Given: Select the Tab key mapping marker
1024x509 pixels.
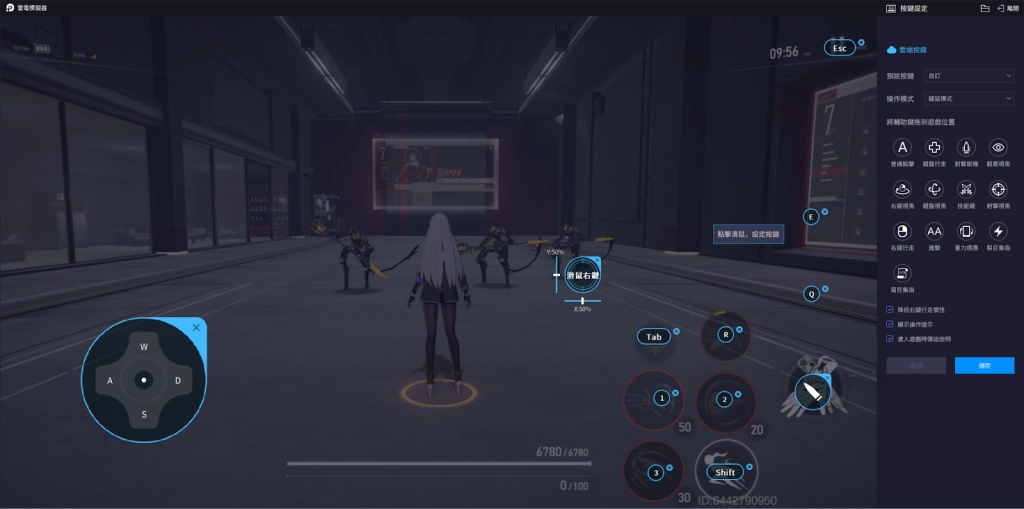Looking at the screenshot, I should (654, 337).
